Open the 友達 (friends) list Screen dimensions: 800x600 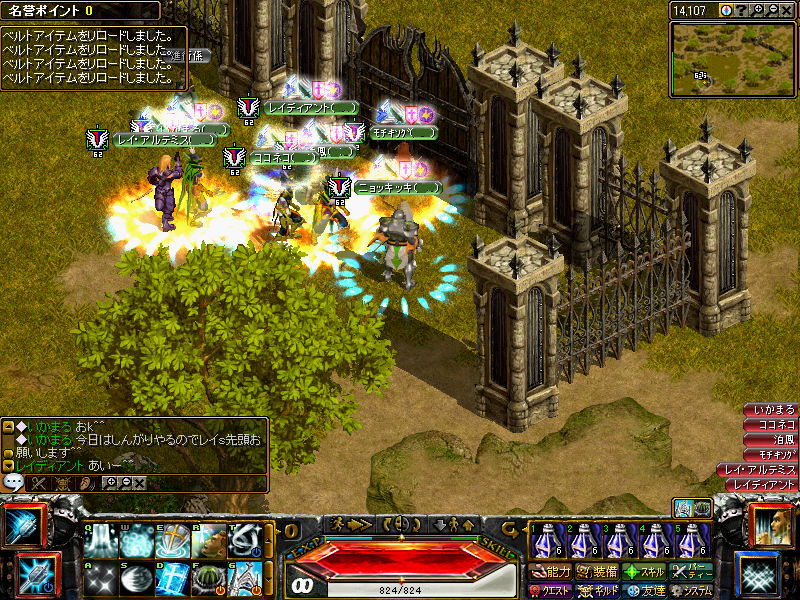tap(645, 591)
